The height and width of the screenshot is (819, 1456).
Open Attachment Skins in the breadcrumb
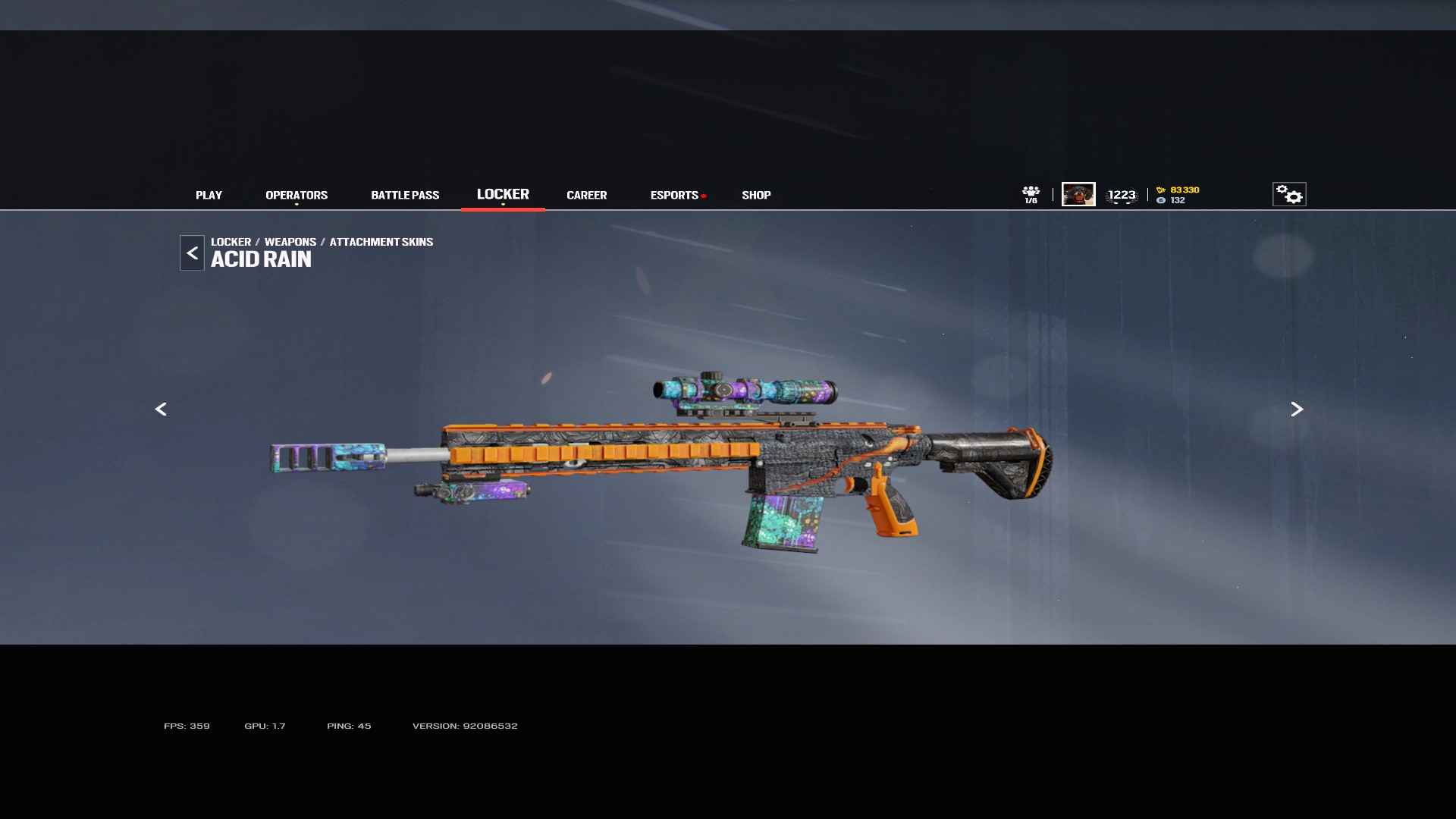(381, 242)
